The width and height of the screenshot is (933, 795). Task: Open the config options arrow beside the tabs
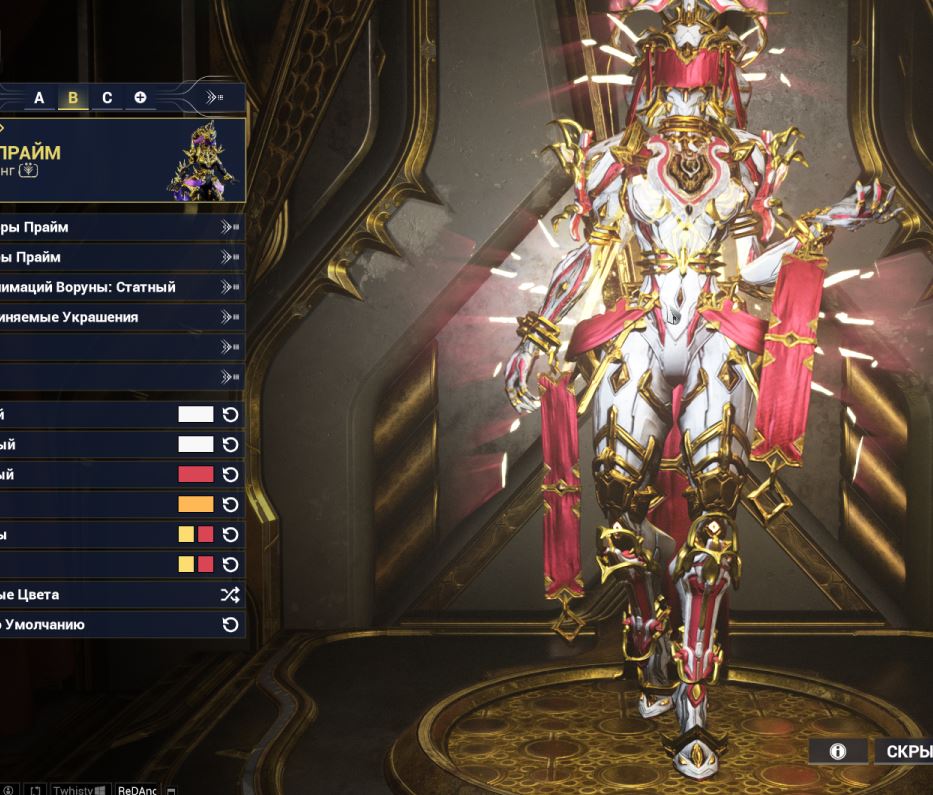pos(215,98)
